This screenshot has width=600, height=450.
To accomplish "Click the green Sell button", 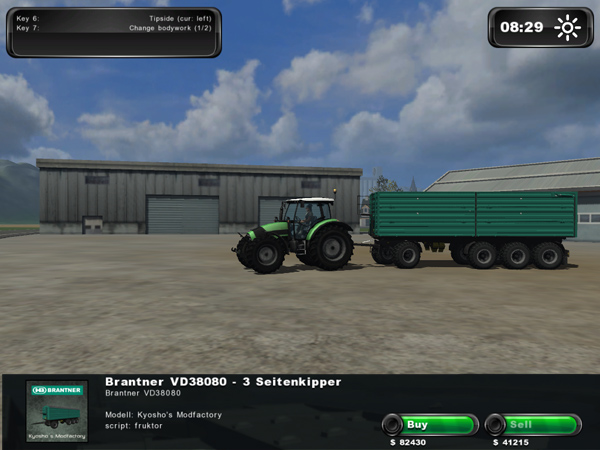I will point(533,425).
